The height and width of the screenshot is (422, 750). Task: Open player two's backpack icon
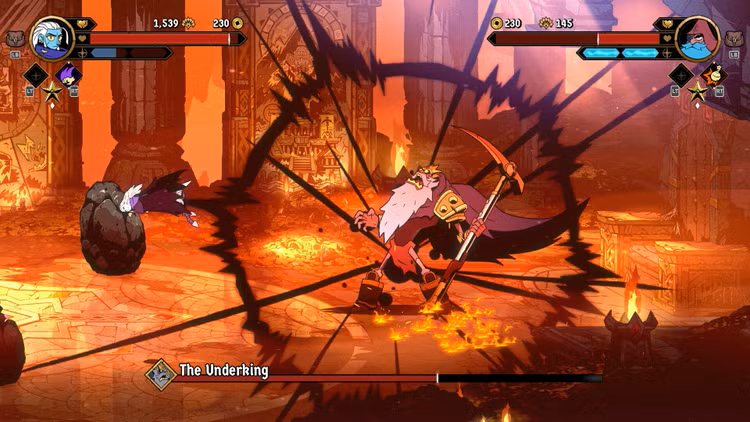[735, 39]
